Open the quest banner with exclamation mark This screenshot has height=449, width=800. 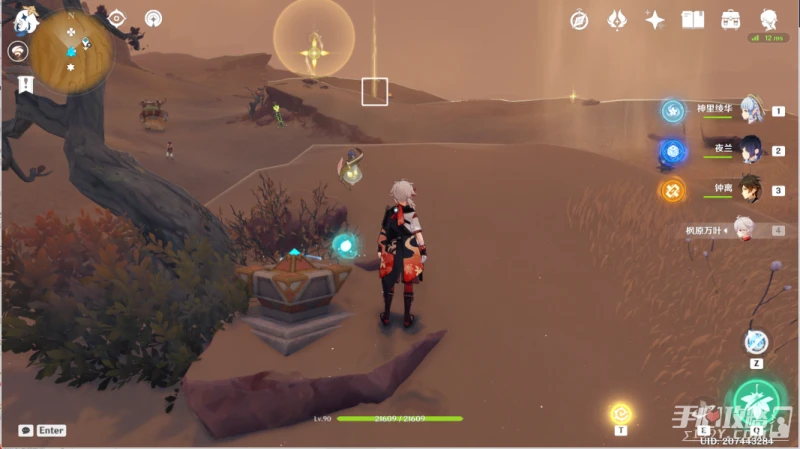tap(25, 85)
